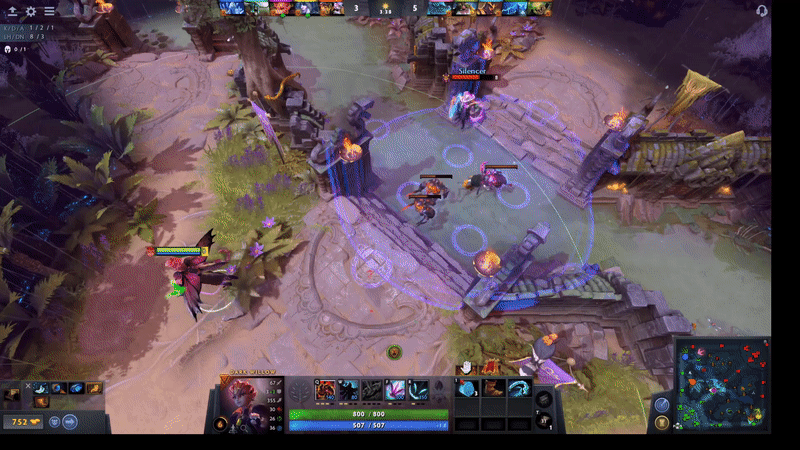Click the courier deliver-items arrow button
Screen dimensions: 800x450
70,422
